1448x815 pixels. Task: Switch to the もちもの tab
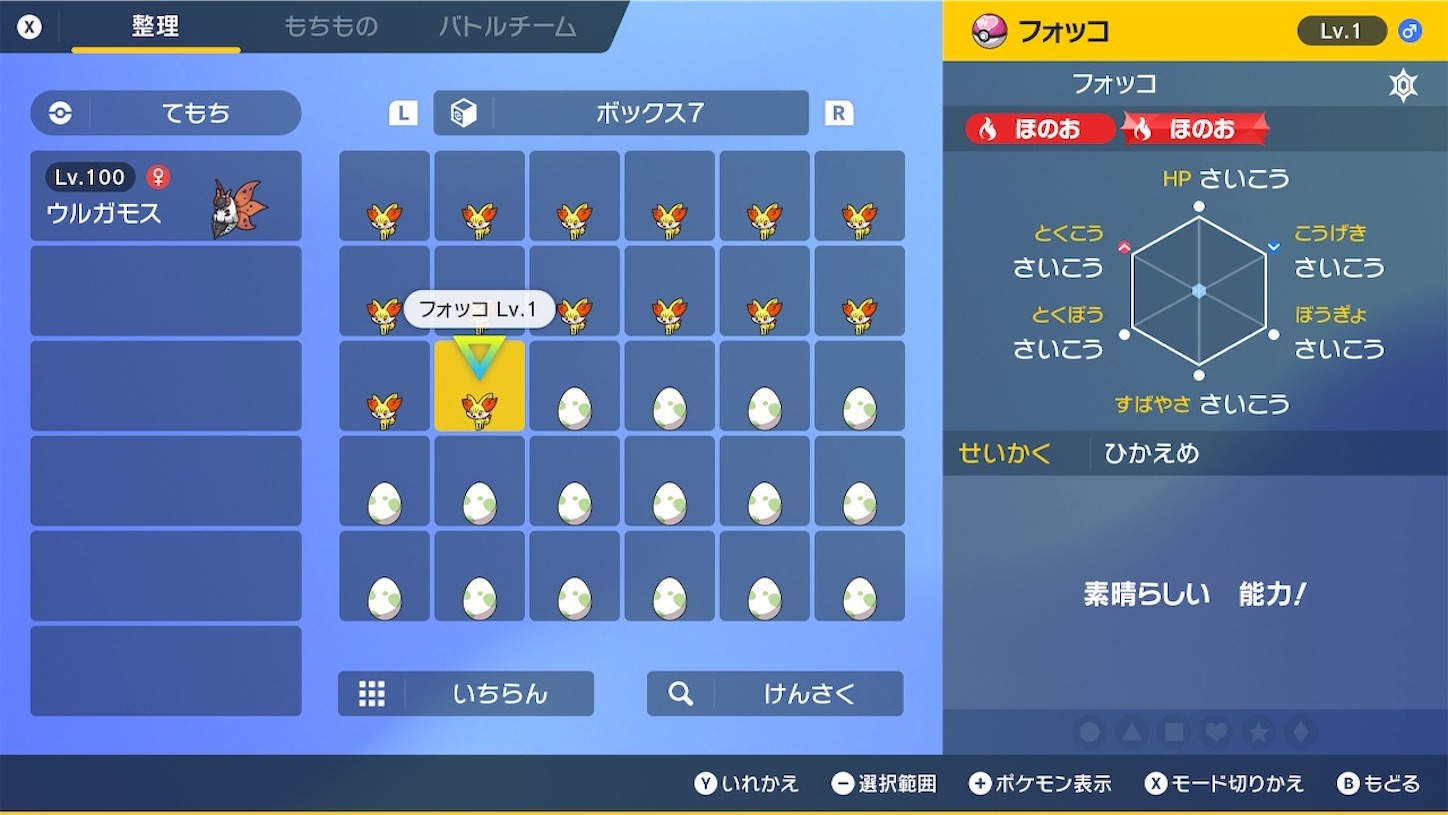330,27
